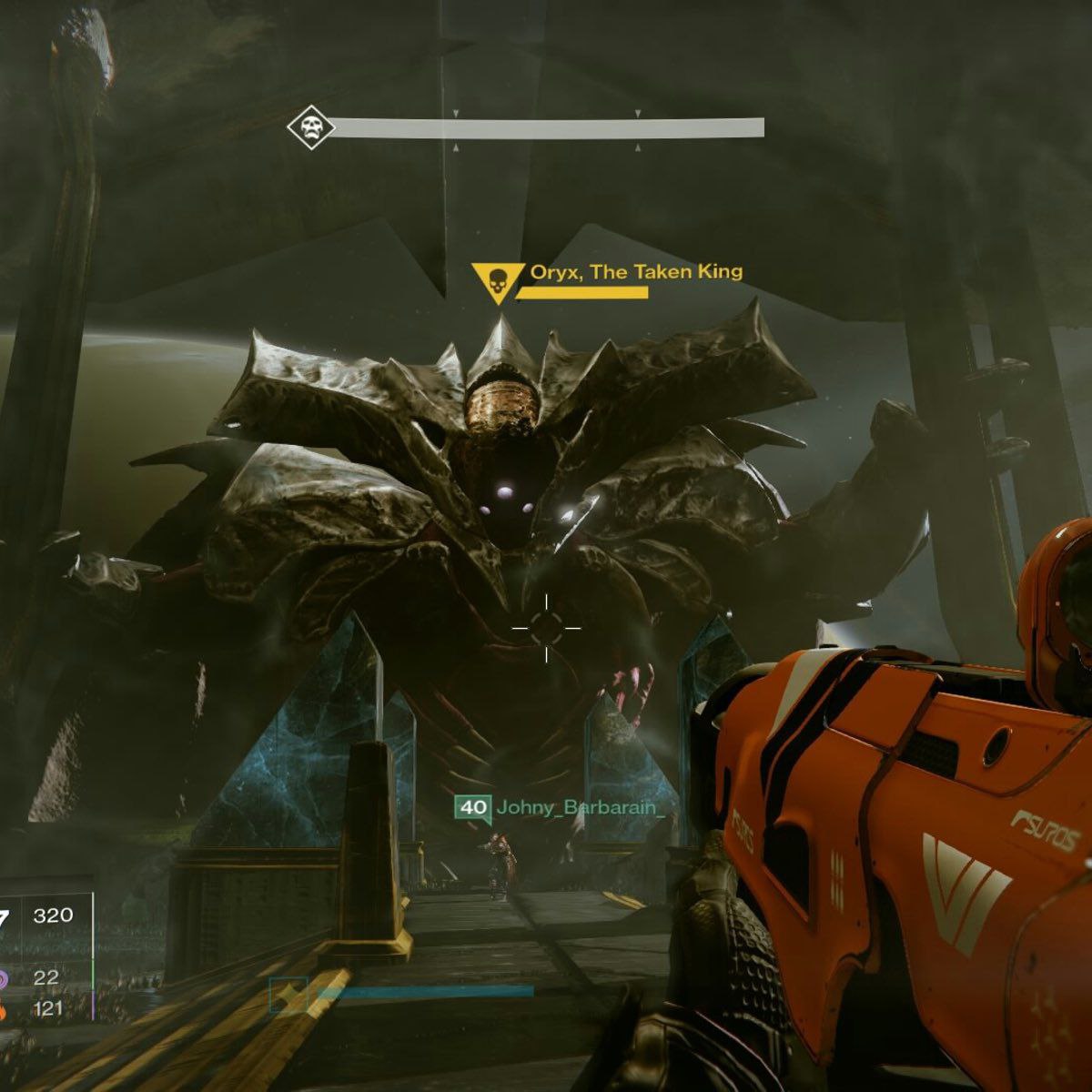Screen dimensions: 1092x1092
Task: Click the boss skull icon beside the health bar
Action: coord(310,128)
